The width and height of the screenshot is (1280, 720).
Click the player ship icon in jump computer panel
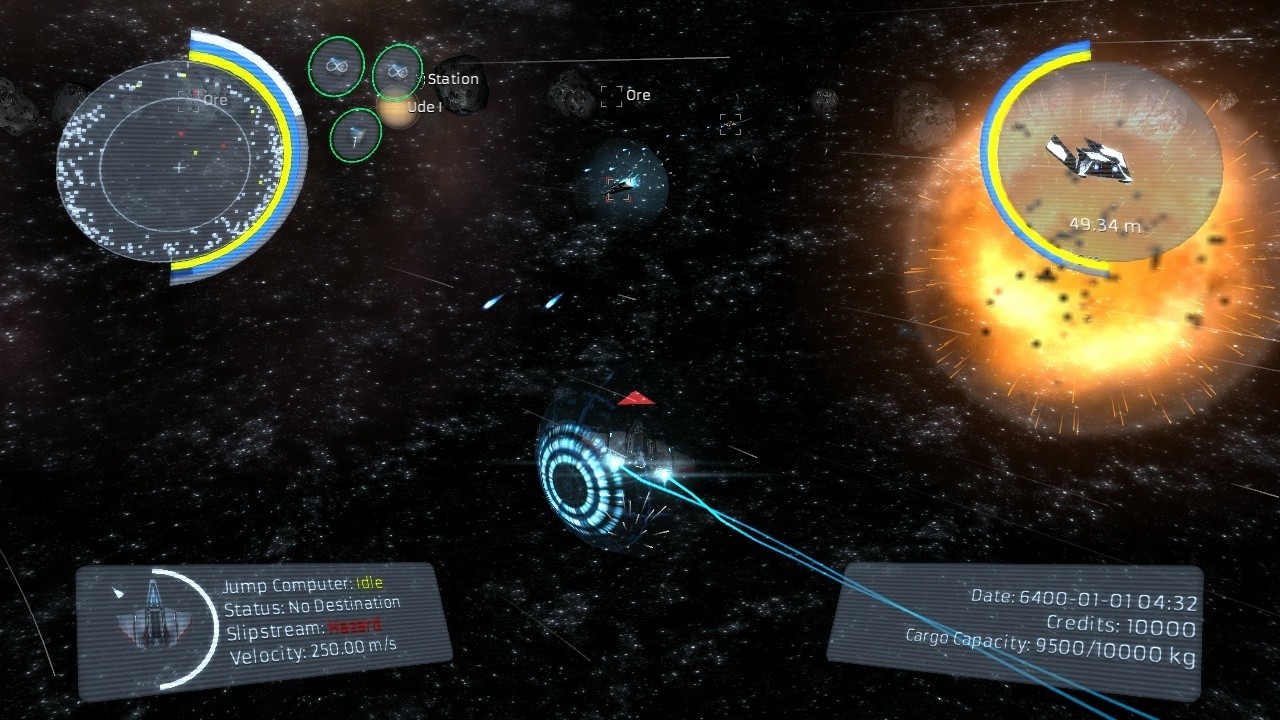[151, 612]
